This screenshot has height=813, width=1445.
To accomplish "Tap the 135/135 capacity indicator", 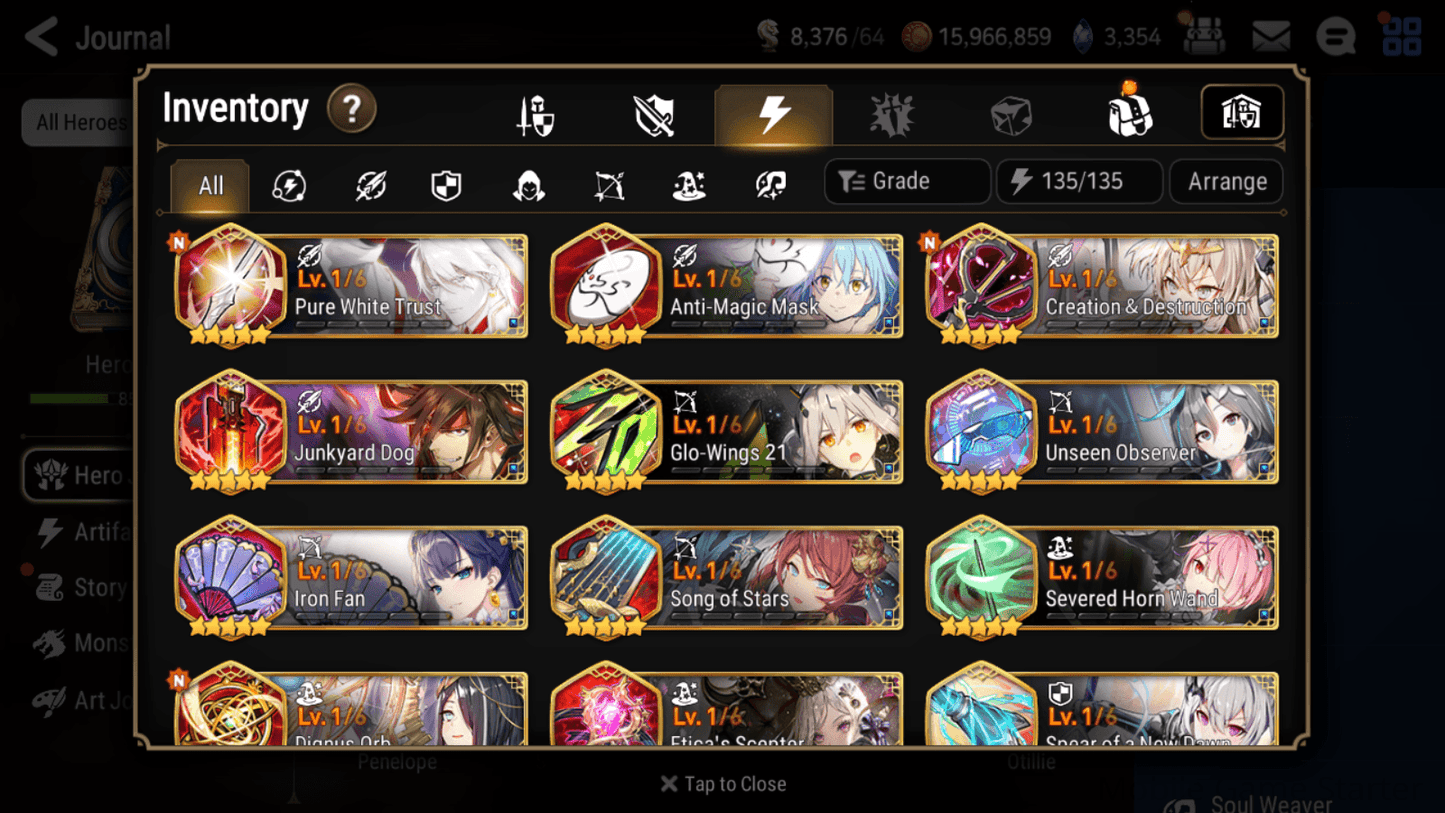I will point(1079,181).
